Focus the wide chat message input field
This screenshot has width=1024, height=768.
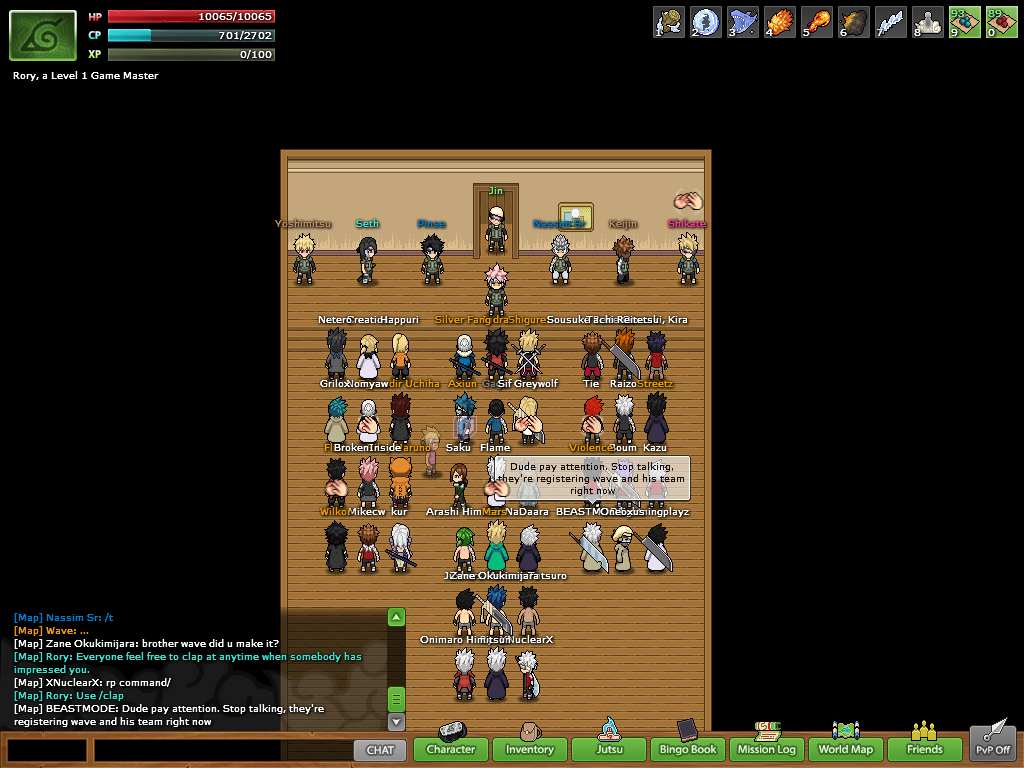point(220,749)
